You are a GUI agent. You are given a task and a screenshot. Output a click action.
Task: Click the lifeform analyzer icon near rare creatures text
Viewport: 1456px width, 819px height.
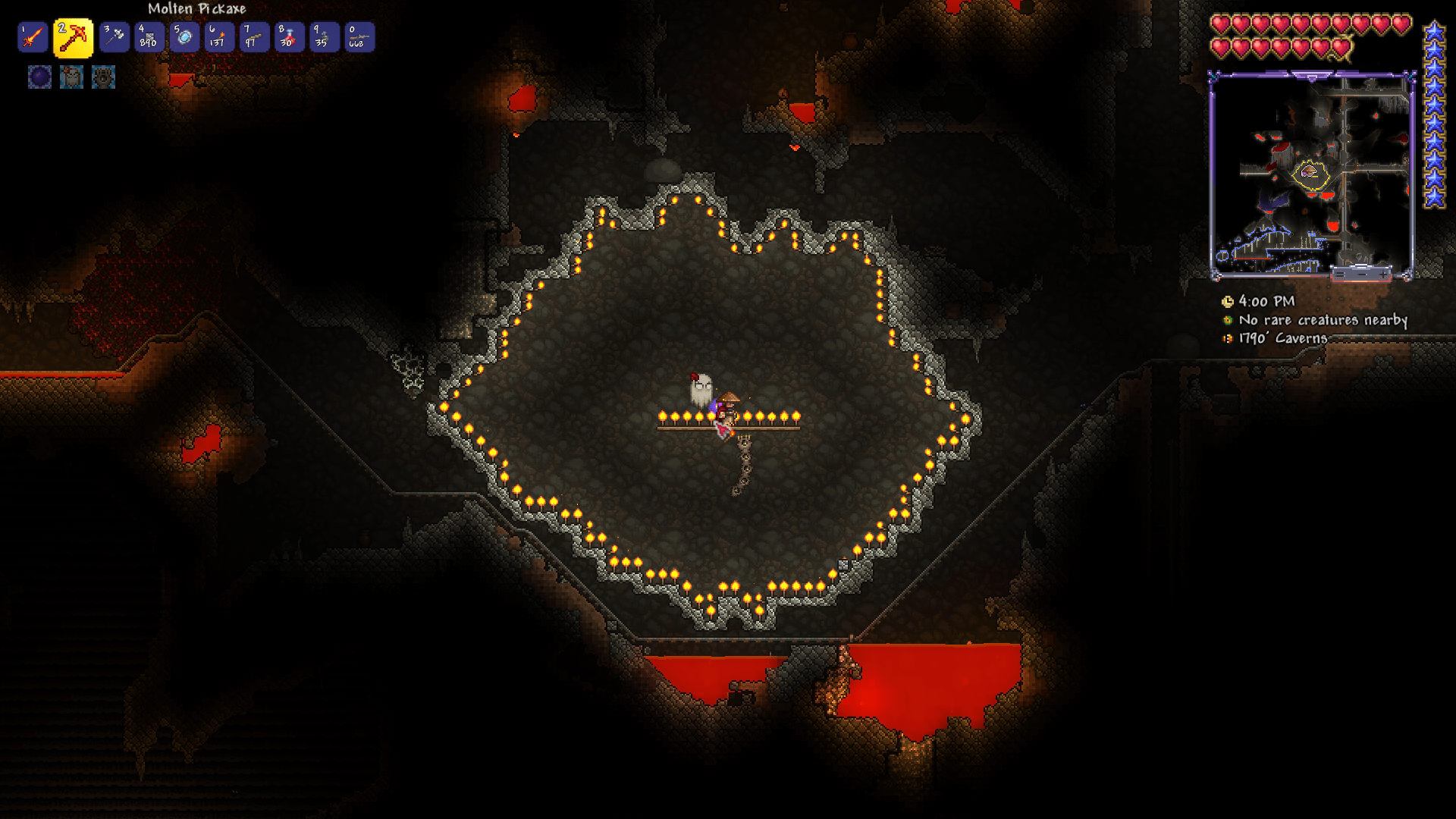[1227, 321]
